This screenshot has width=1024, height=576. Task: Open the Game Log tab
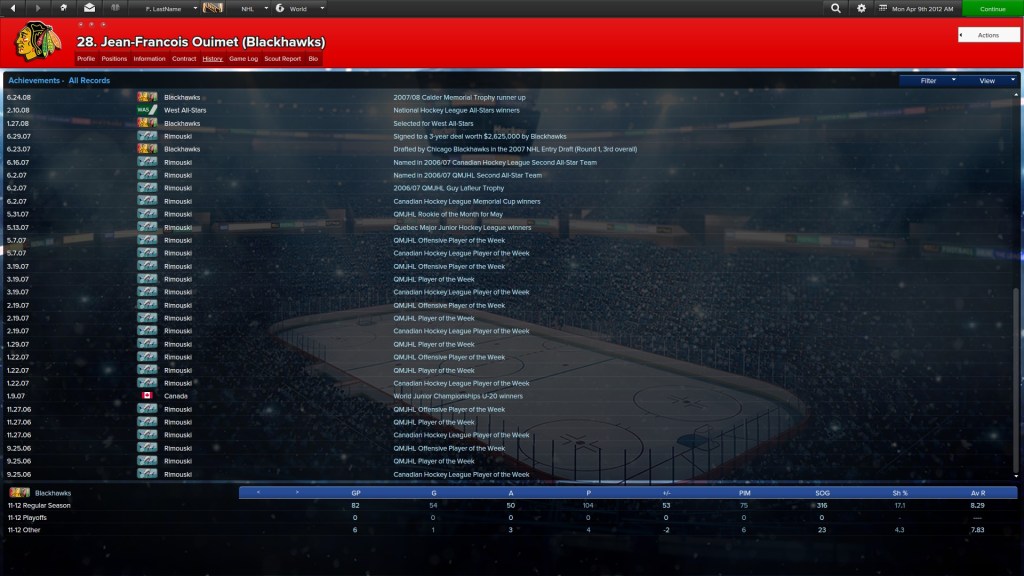(243, 59)
